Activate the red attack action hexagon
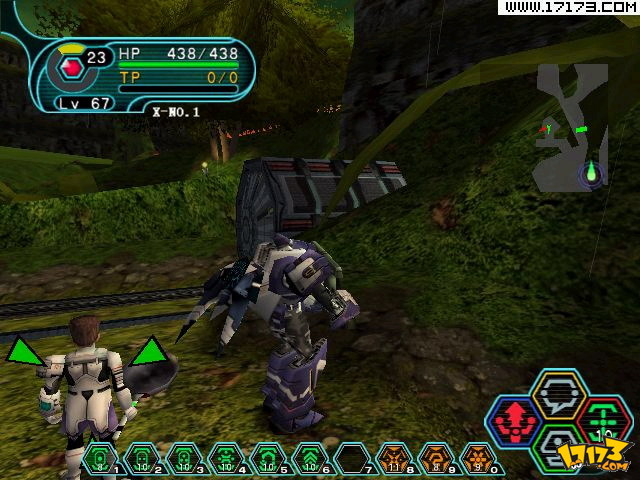Image resolution: width=640 pixels, height=480 pixels. coord(513,422)
